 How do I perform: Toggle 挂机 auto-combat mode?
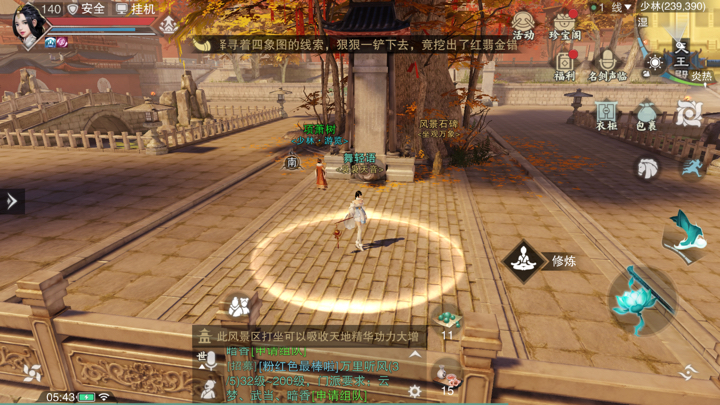(134, 9)
